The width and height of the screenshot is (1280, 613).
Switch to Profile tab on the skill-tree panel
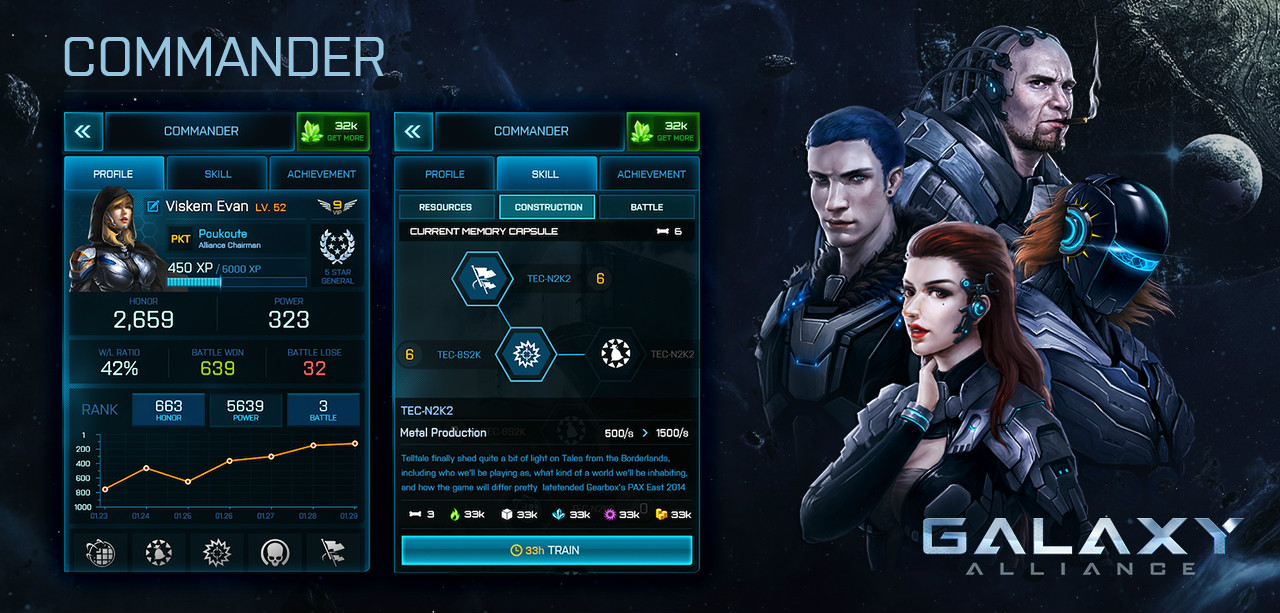445,174
